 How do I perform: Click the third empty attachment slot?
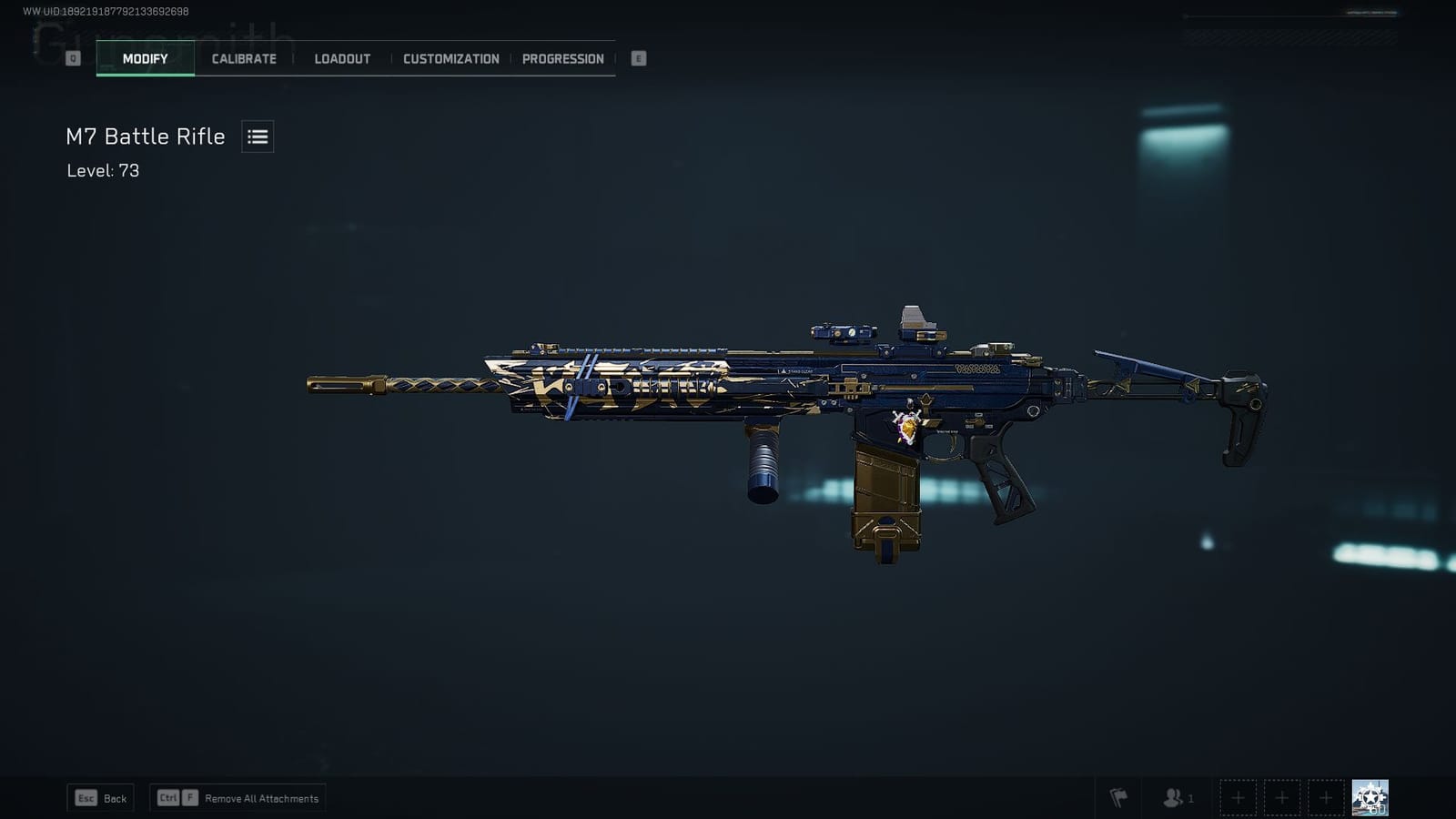1326,797
